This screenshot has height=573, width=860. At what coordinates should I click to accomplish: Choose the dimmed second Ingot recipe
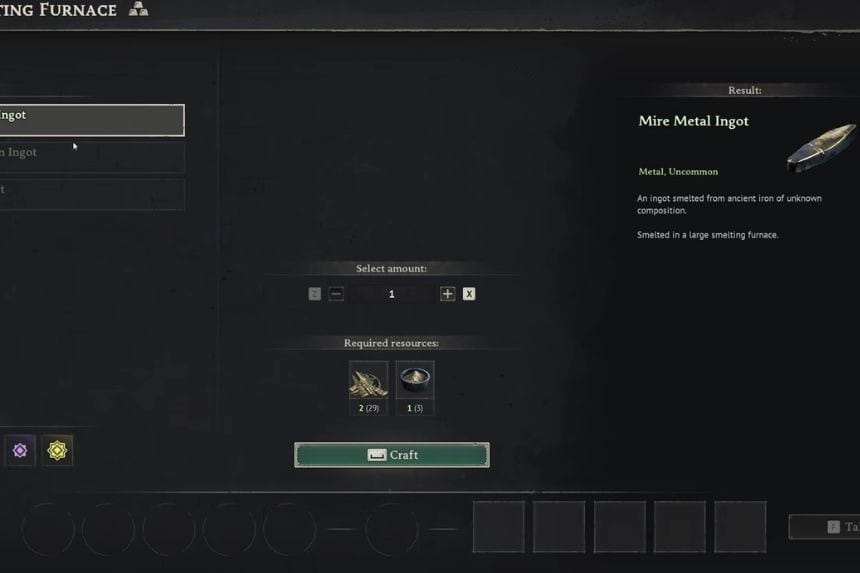coord(90,156)
